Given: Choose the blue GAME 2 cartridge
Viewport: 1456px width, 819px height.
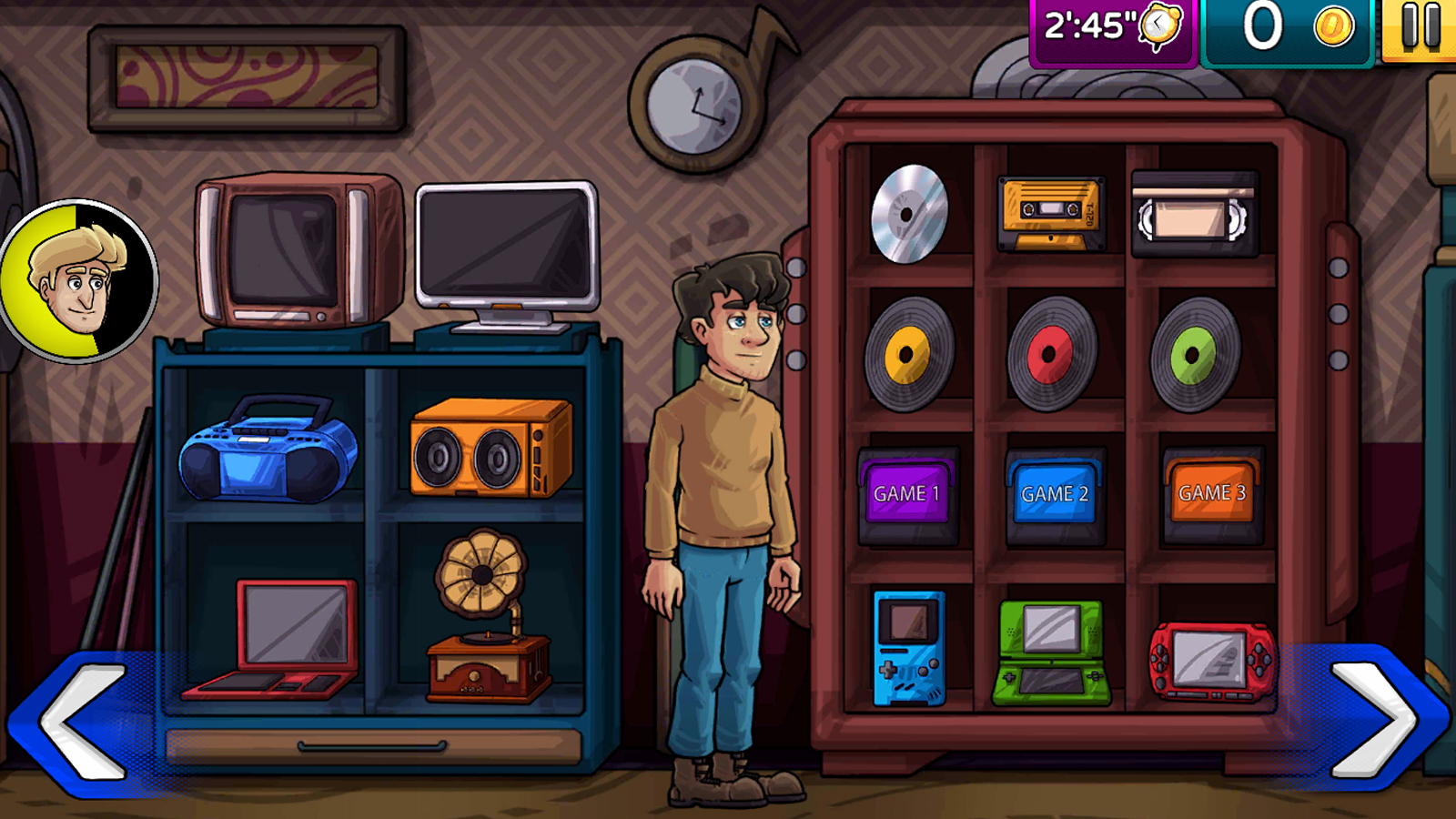Looking at the screenshot, I should [1054, 495].
